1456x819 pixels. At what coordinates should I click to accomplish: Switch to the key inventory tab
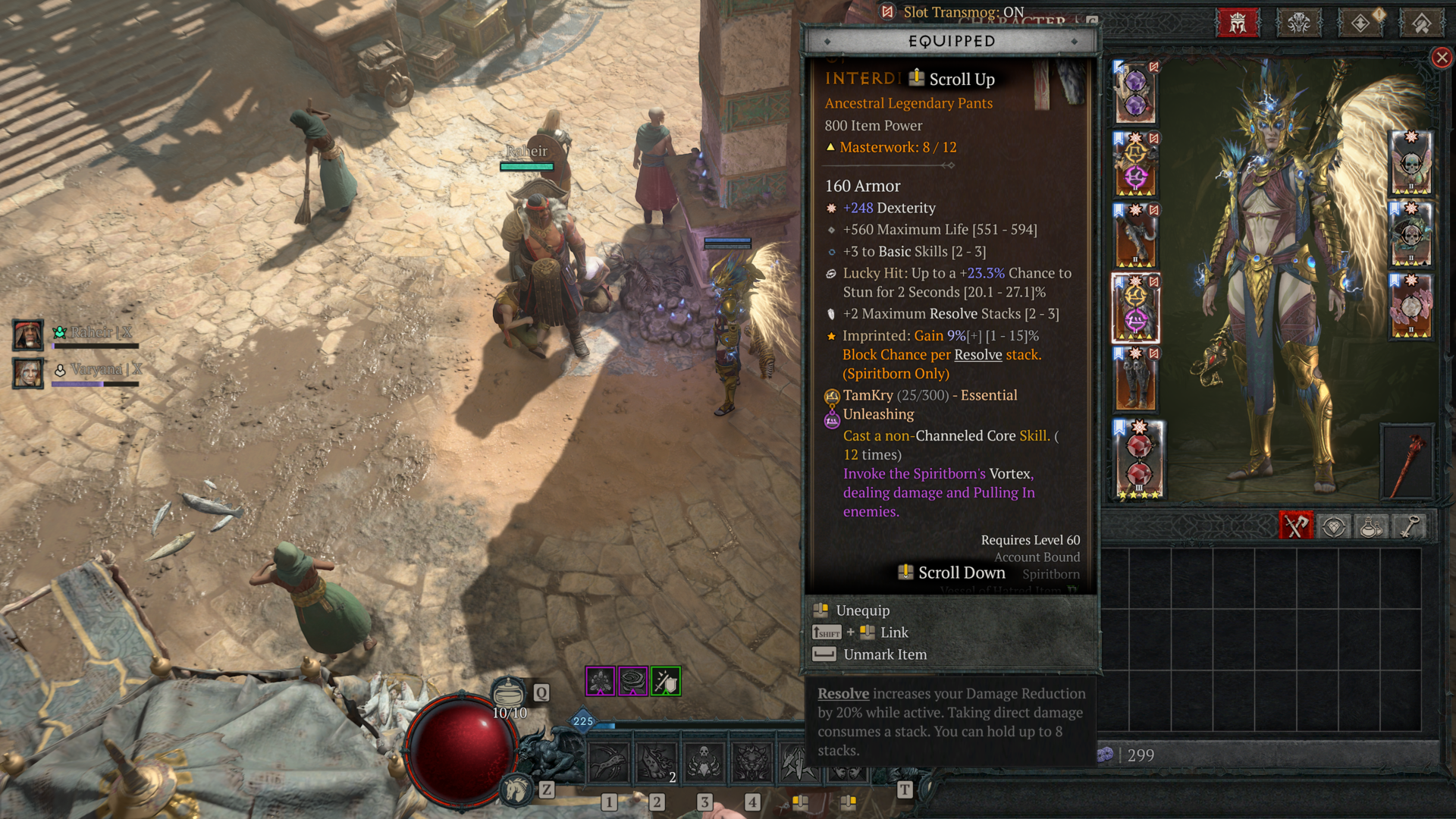pos(1409,526)
